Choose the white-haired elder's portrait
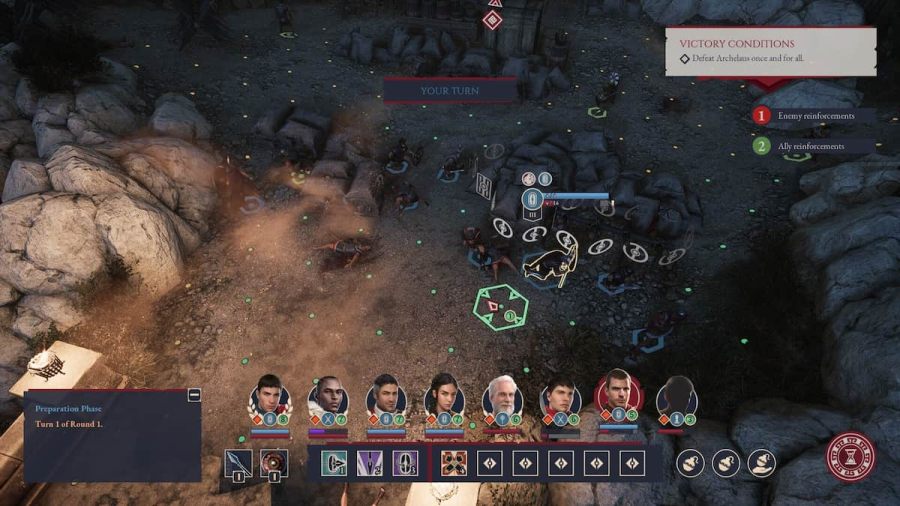 503,396
